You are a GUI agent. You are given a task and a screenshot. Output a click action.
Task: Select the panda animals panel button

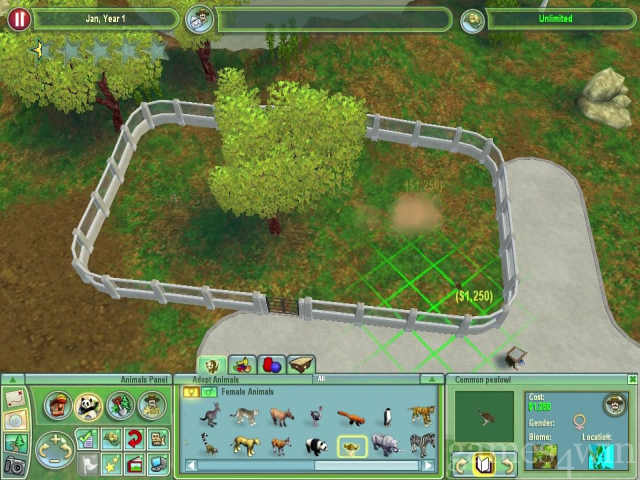(x=90, y=405)
